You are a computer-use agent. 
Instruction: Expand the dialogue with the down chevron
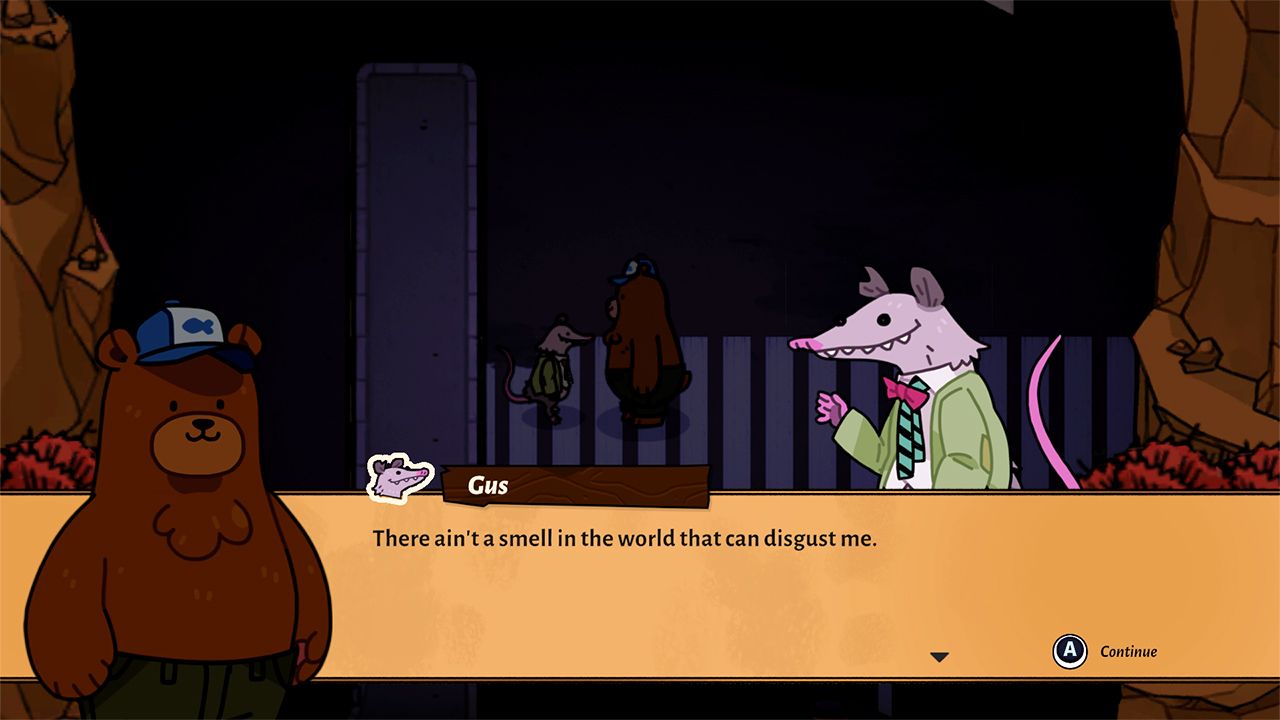click(x=938, y=656)
